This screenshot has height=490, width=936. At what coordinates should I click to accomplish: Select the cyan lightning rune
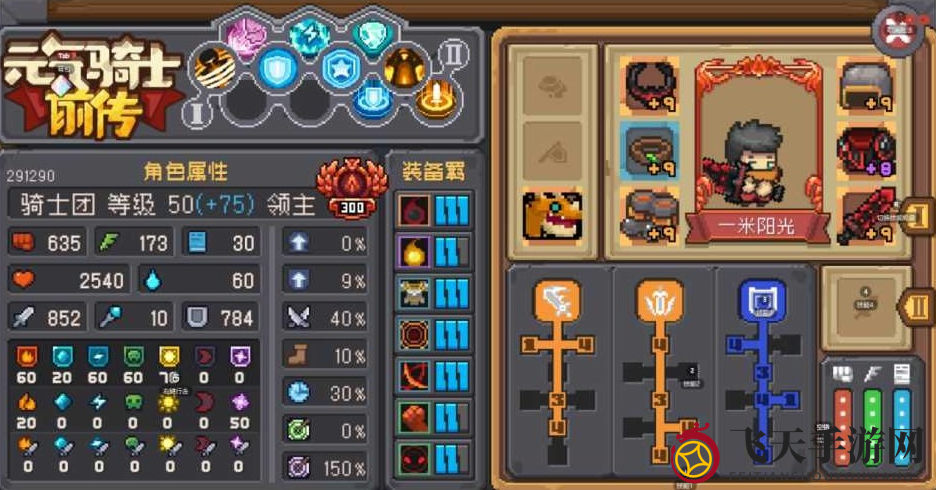(309, 35)
